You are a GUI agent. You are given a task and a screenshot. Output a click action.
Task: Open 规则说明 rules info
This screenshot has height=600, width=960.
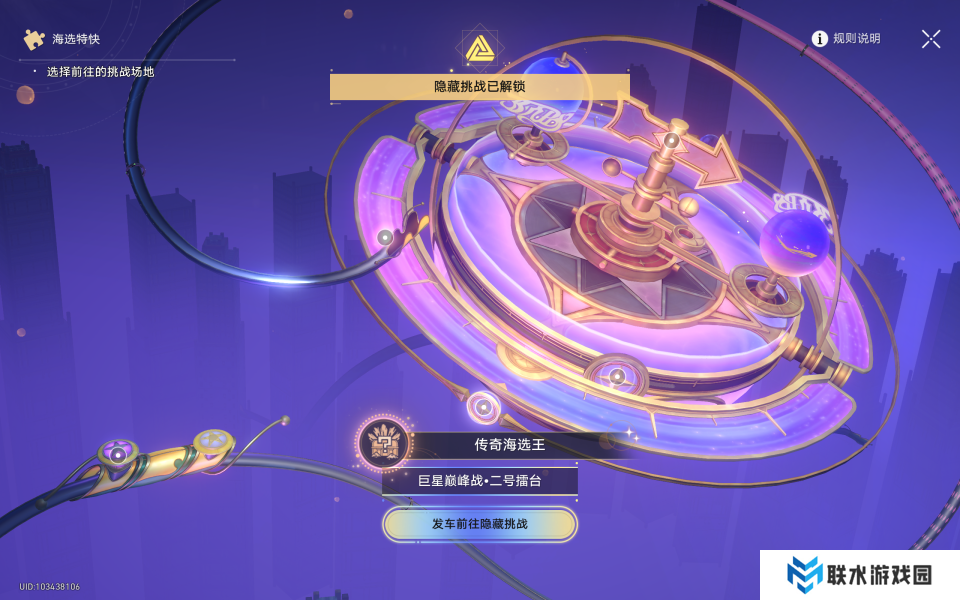[x=846, y=39]
